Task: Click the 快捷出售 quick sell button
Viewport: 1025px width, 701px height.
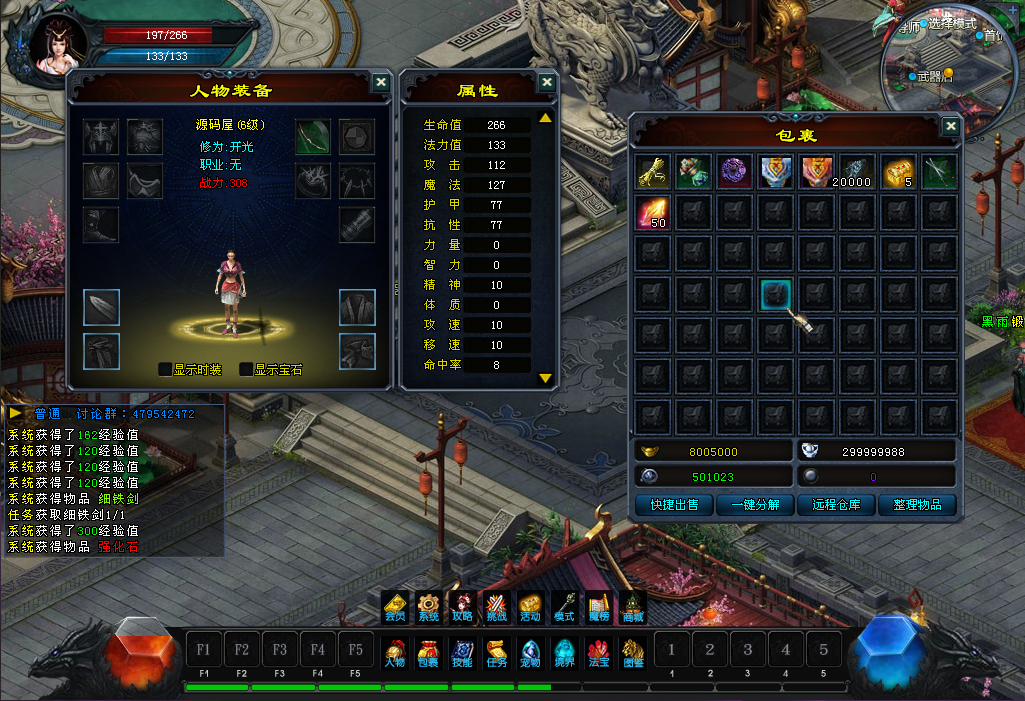Action: [673, 504]
